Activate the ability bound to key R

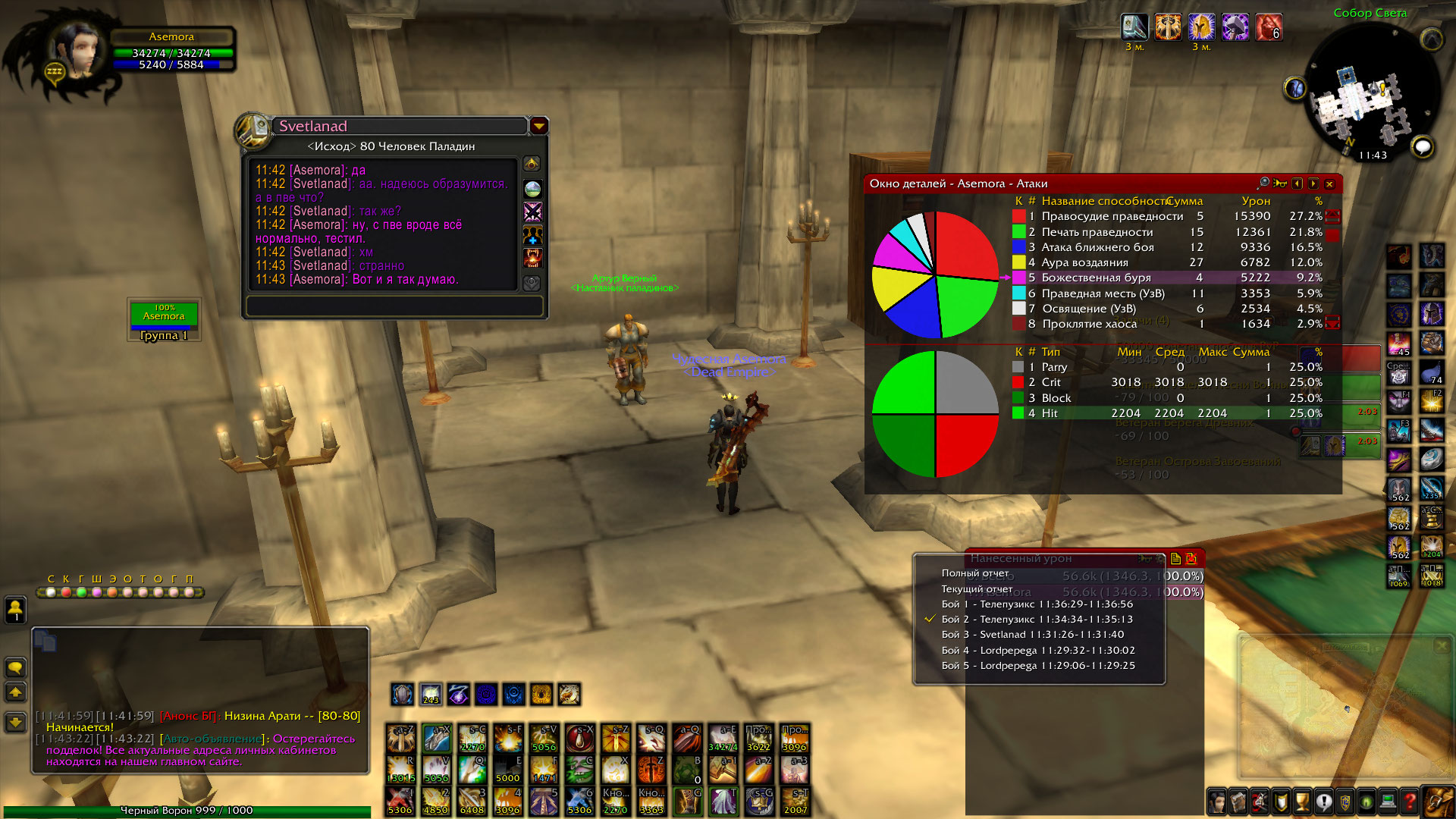coord(401,770)
